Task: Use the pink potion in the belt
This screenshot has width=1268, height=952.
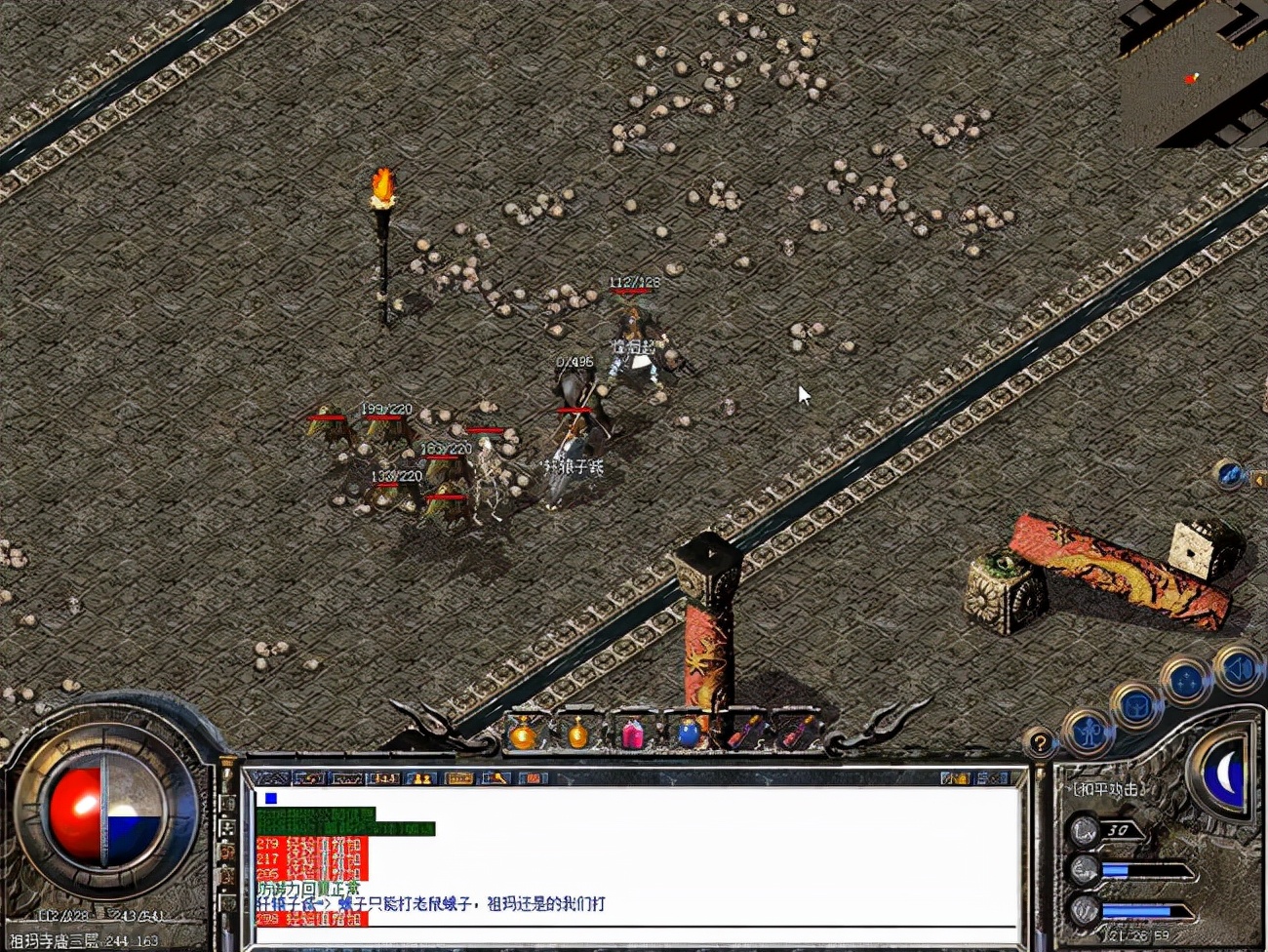Action: 633,733
